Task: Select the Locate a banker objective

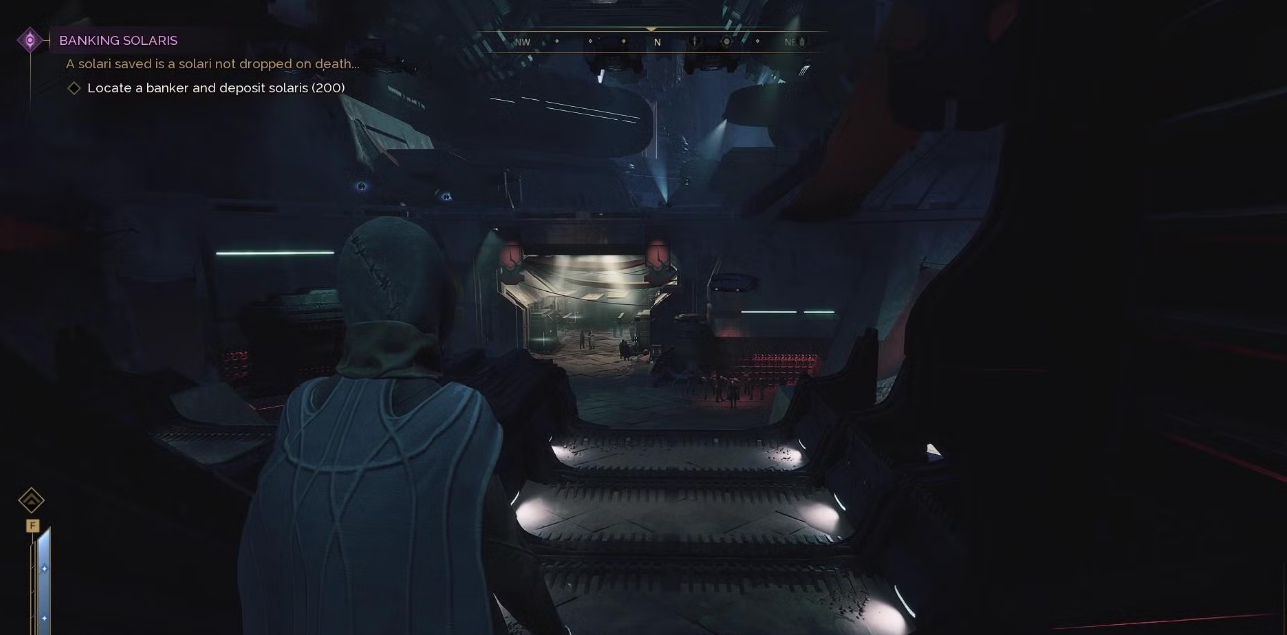Action: click(x=215, y=88)
